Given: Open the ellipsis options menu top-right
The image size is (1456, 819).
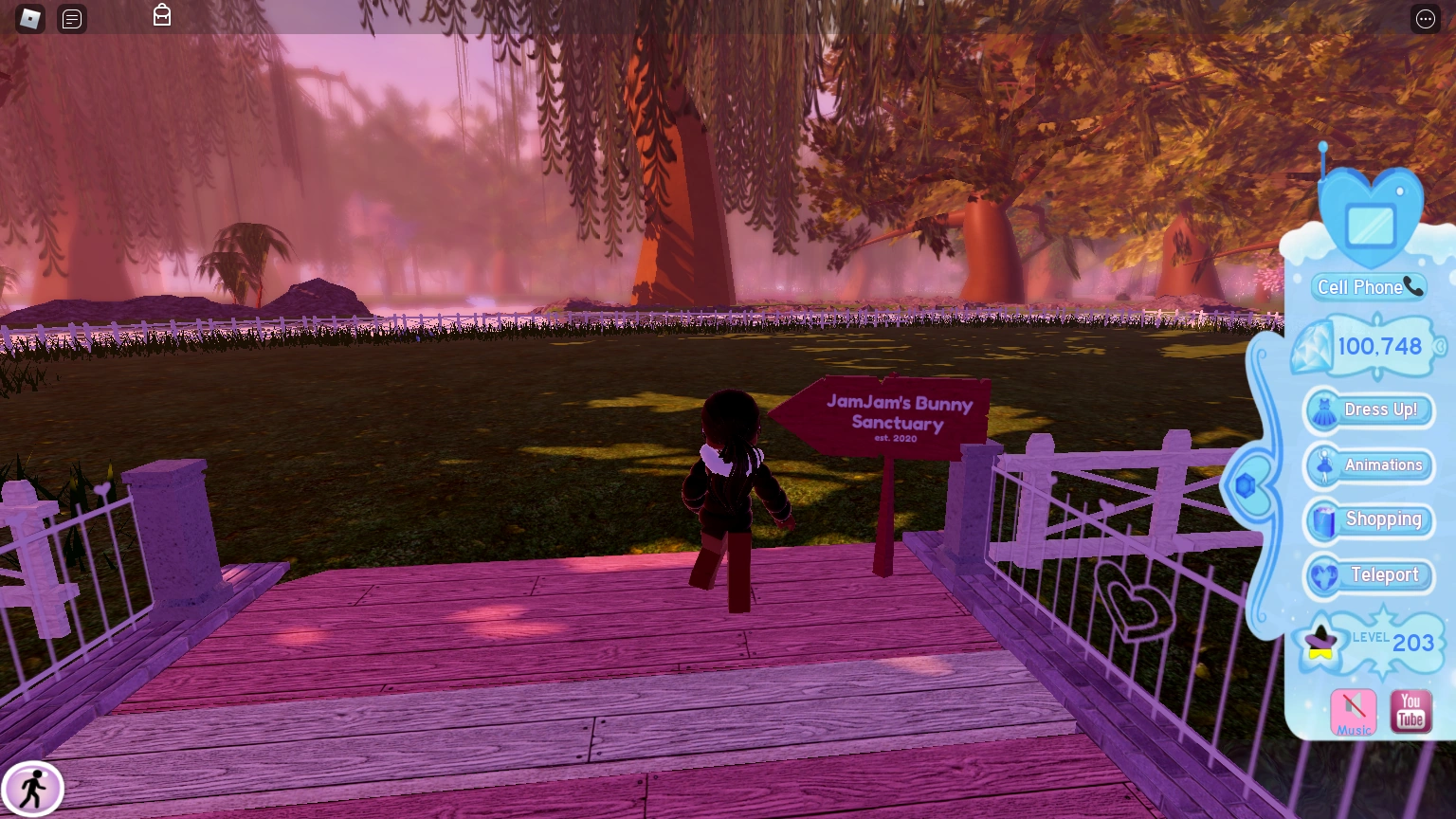Looking at the screenshot, I should pyautogui.click(x=1425, y=18).
